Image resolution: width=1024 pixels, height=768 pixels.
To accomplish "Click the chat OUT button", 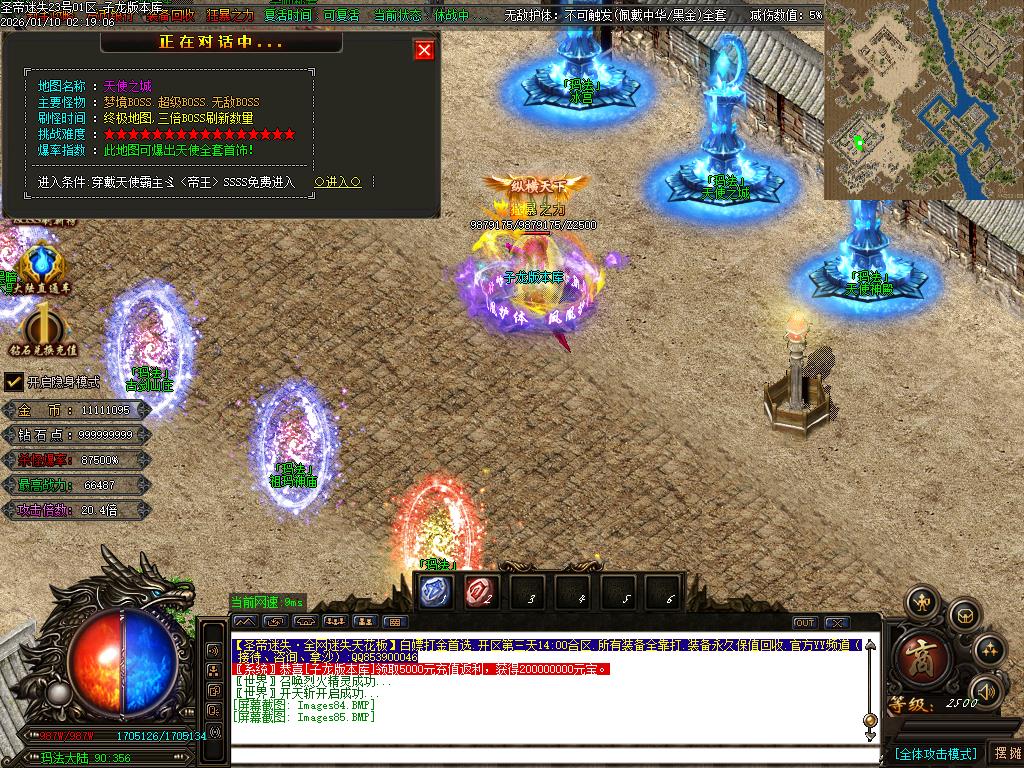I will [805, 623].
